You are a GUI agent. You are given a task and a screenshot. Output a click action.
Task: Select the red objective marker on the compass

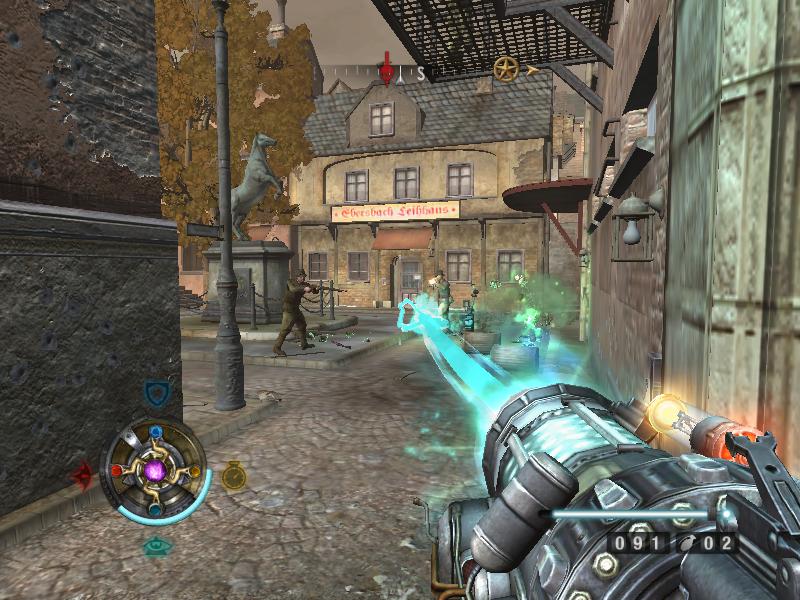[386, 70]
